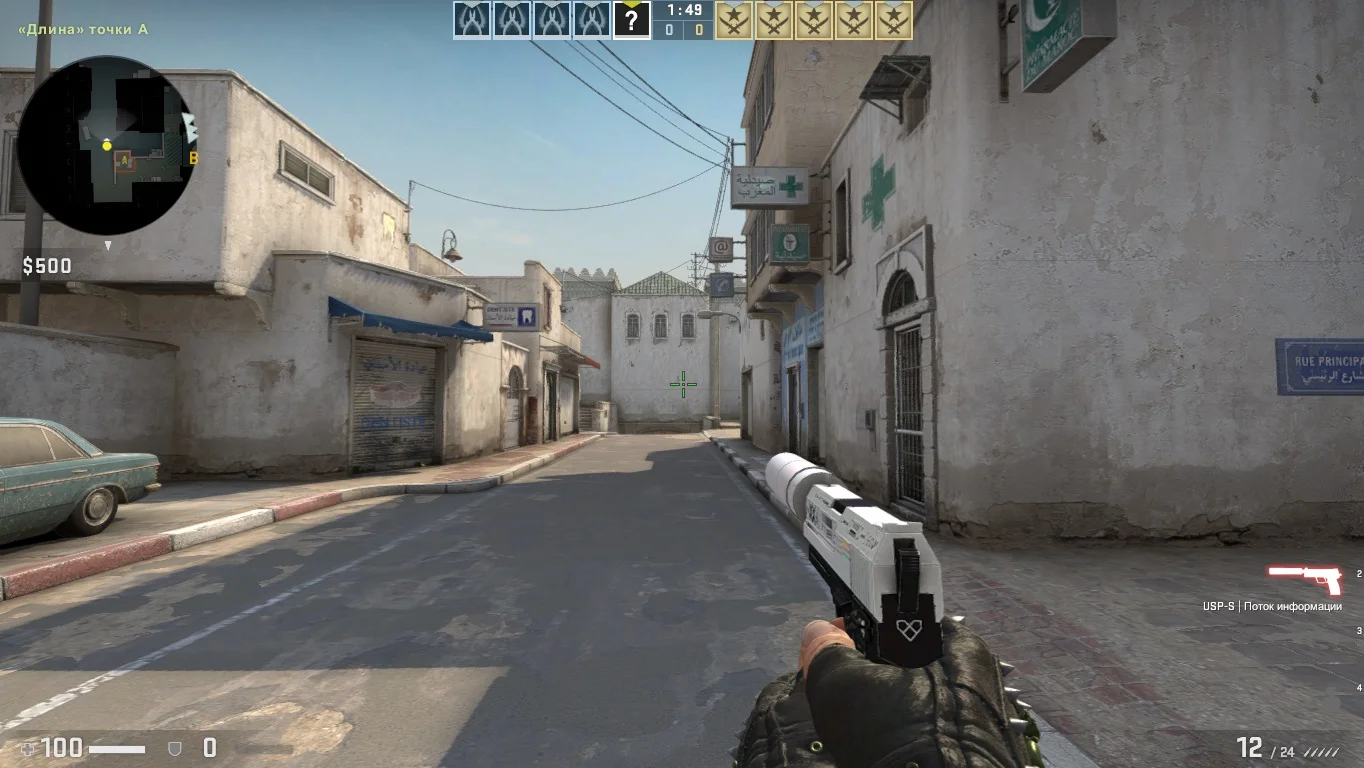Viewport: 1364px width, 768px height.
Task: Click bombsite A marker on the radar
Action: (124, 160)
